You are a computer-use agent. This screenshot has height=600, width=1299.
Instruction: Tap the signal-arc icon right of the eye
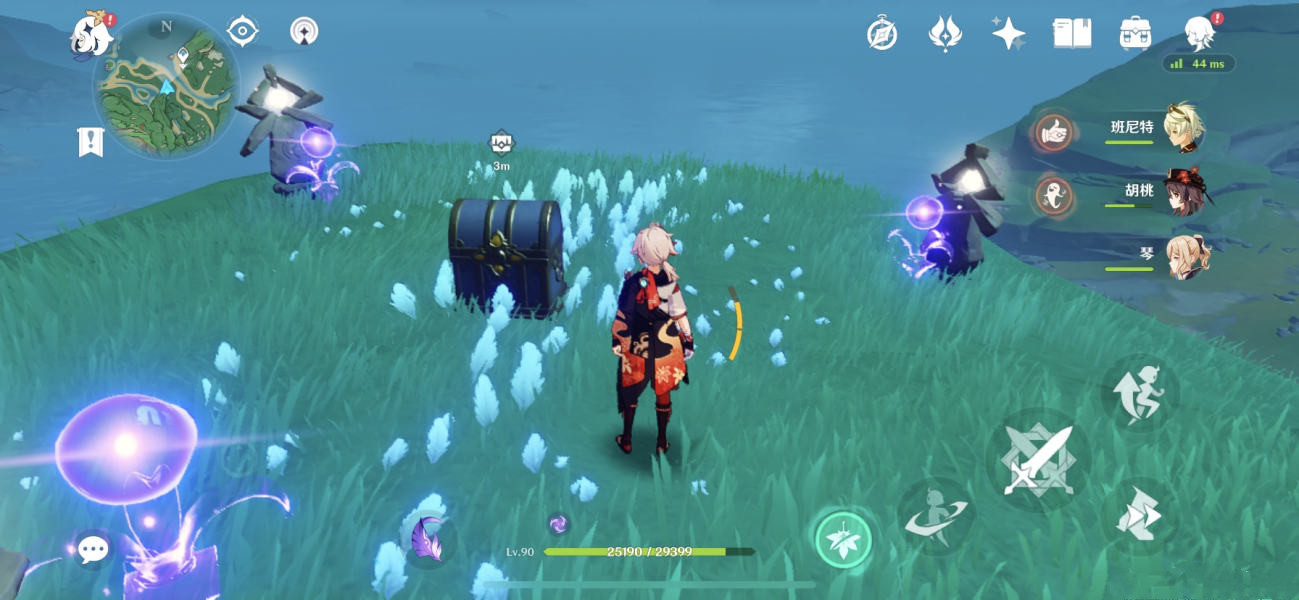pos(305,32)
